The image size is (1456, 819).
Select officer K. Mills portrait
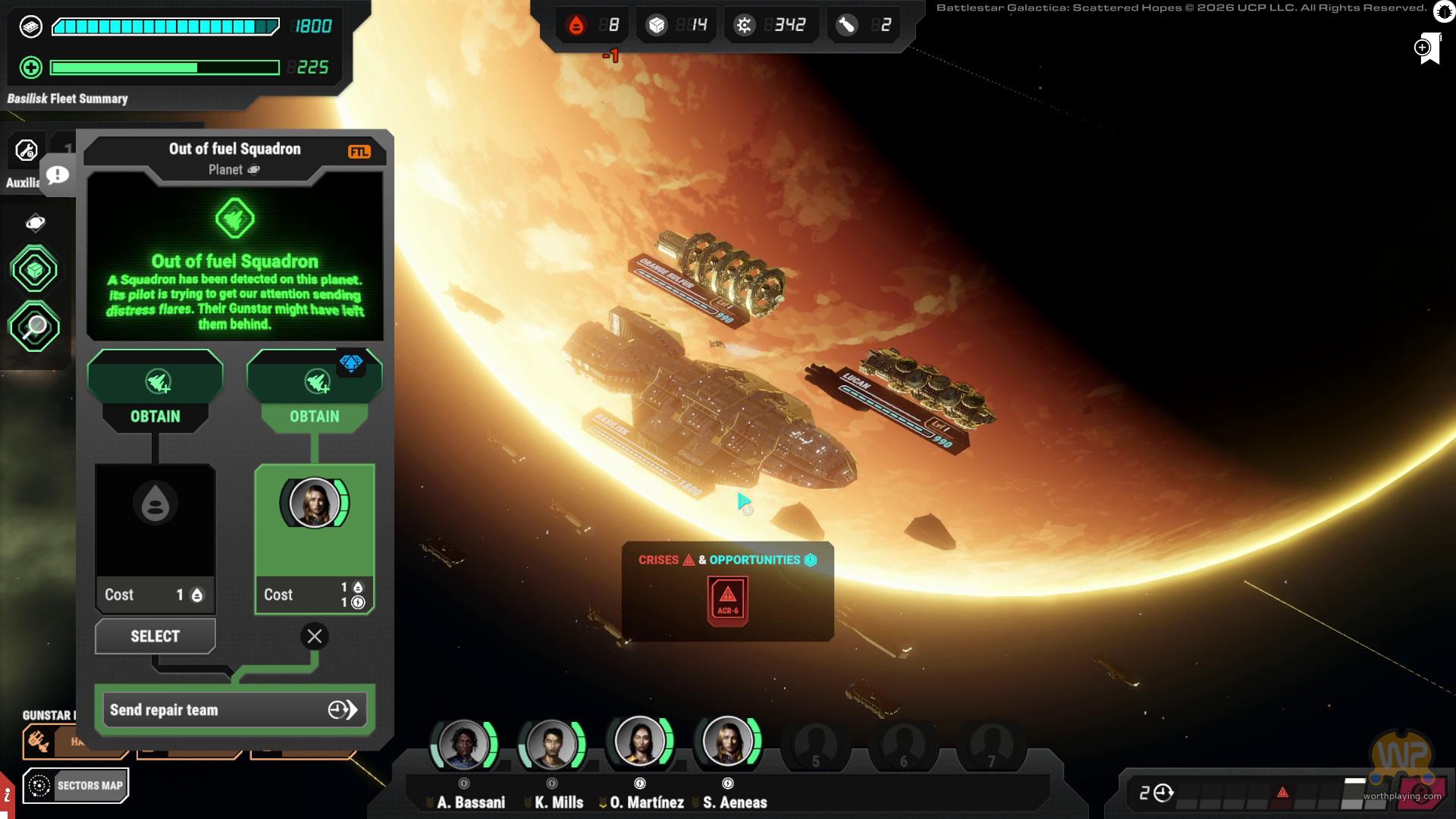coord(551,743)
